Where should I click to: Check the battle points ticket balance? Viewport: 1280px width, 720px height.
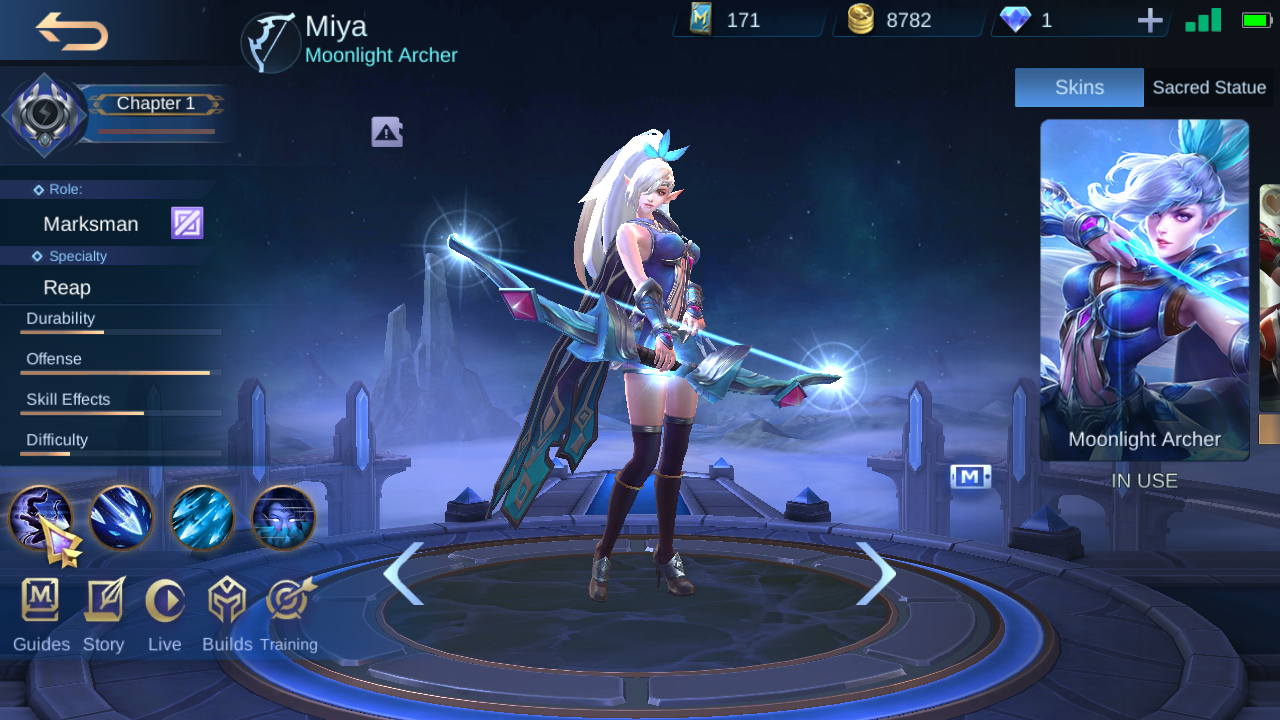[x=745, y=19]
